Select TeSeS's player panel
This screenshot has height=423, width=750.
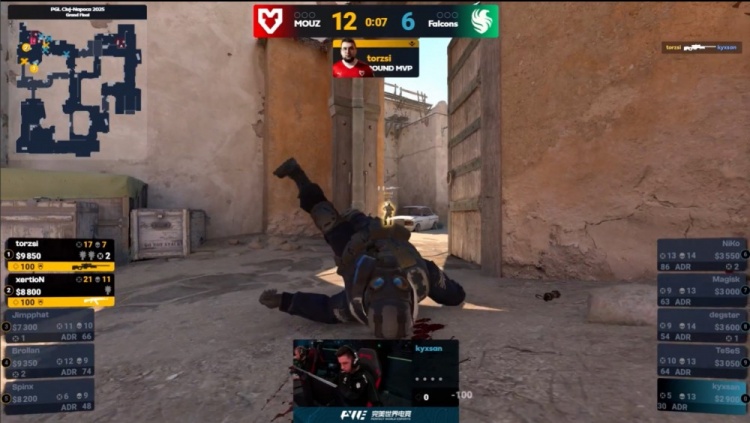[x=702, y=360]
